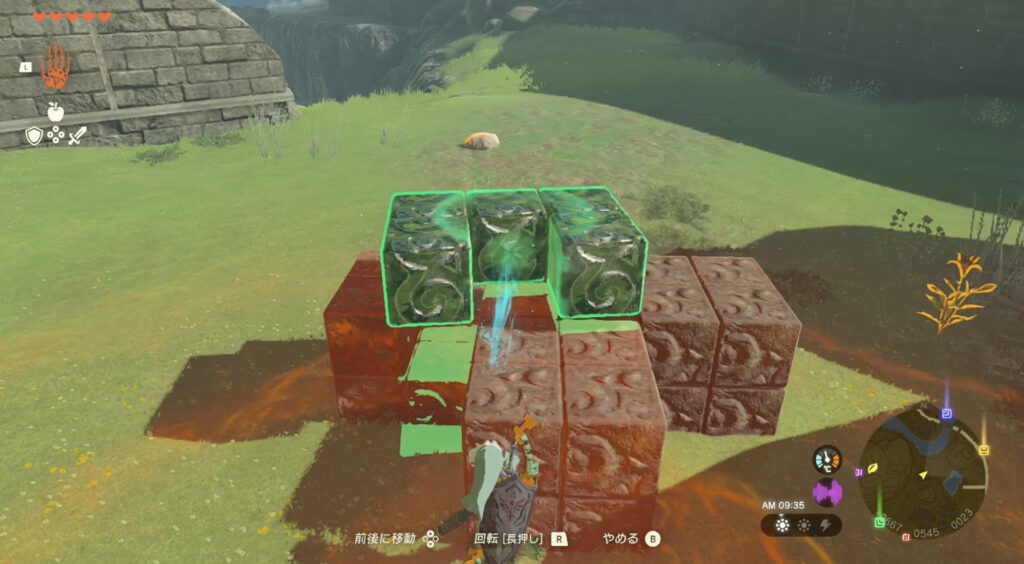Click the lightning bolt weather icon
This screenshot has height=564, width=1024.
click(826, 525)
